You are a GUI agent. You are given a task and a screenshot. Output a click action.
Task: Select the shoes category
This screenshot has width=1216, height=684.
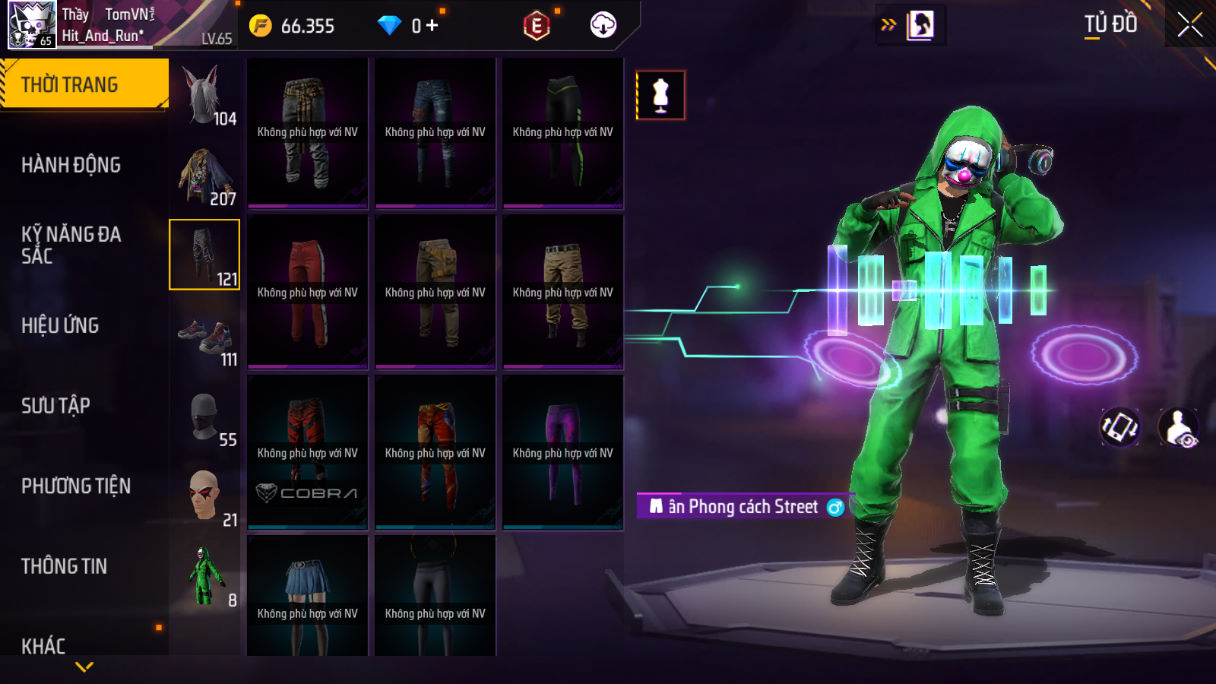205,337
